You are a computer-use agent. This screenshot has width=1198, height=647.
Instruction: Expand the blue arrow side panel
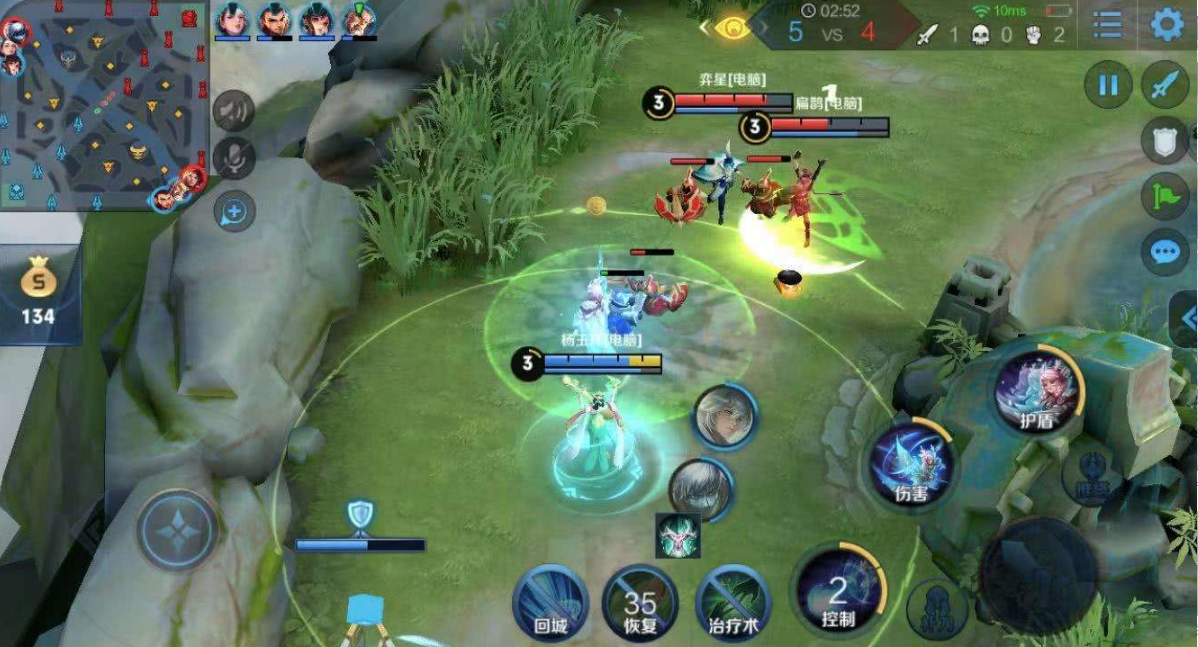tap(1187, 318)
